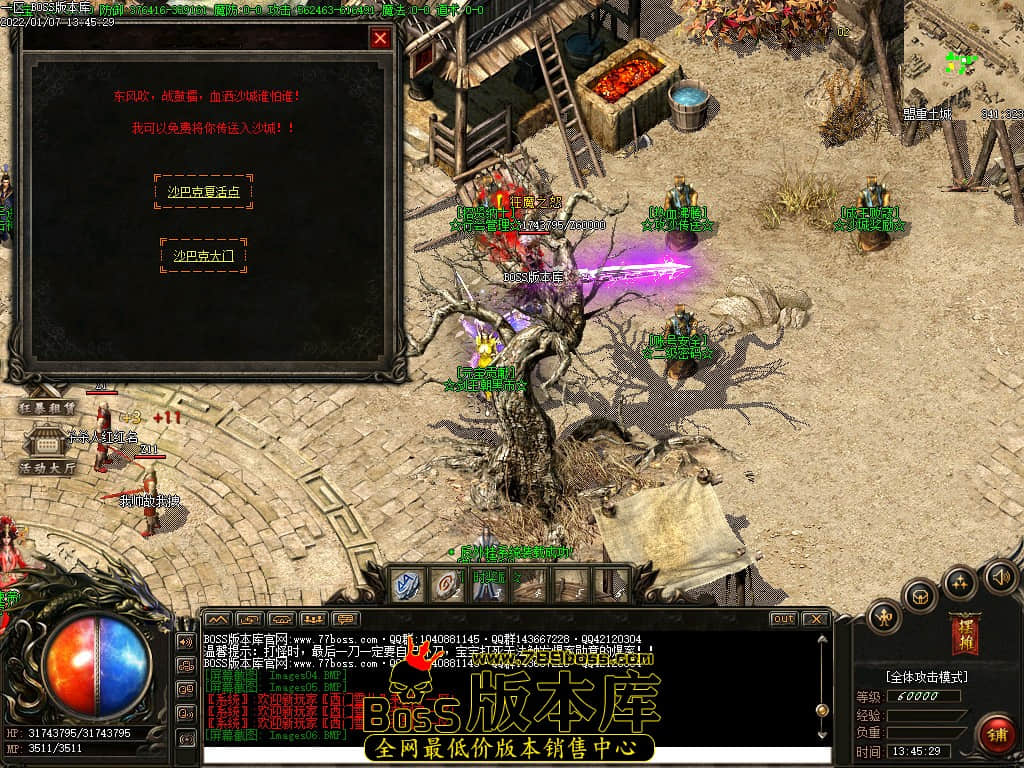Close the Shabak teleport dialog
Image resolution: width=1024 pixels, height=768 pixels.
380,38
